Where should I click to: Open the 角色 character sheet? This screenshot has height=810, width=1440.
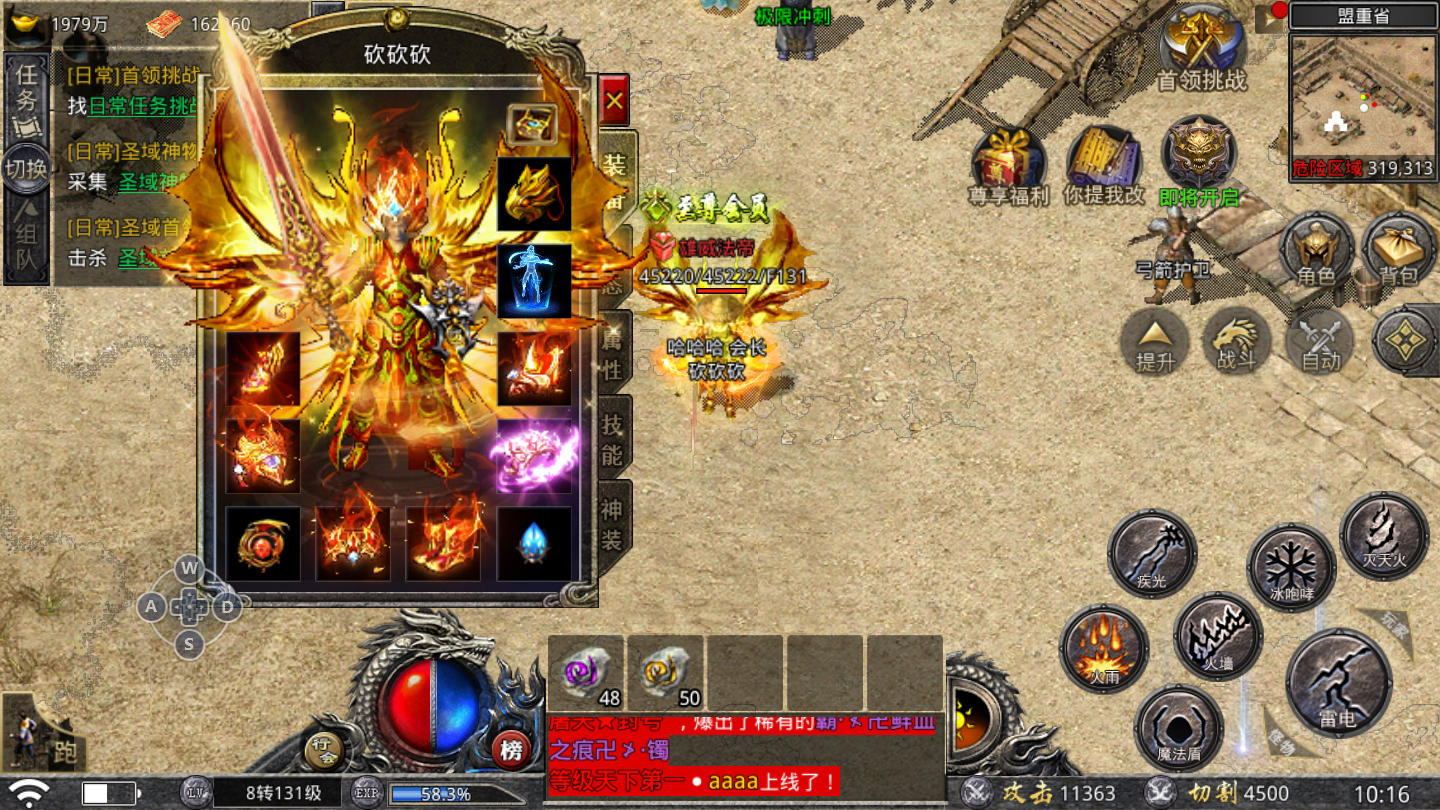1315,250
